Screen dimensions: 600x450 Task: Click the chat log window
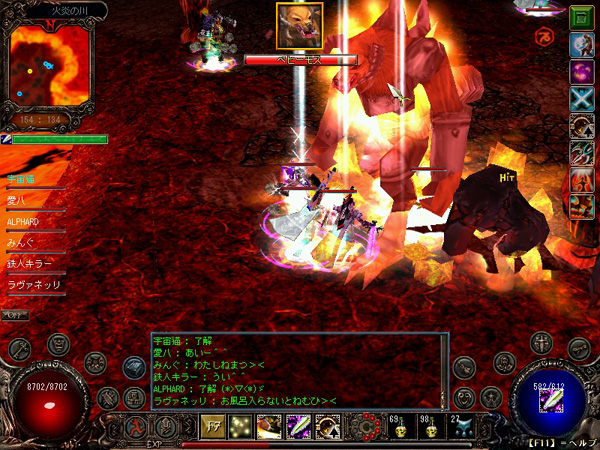(x=298, y=370)
